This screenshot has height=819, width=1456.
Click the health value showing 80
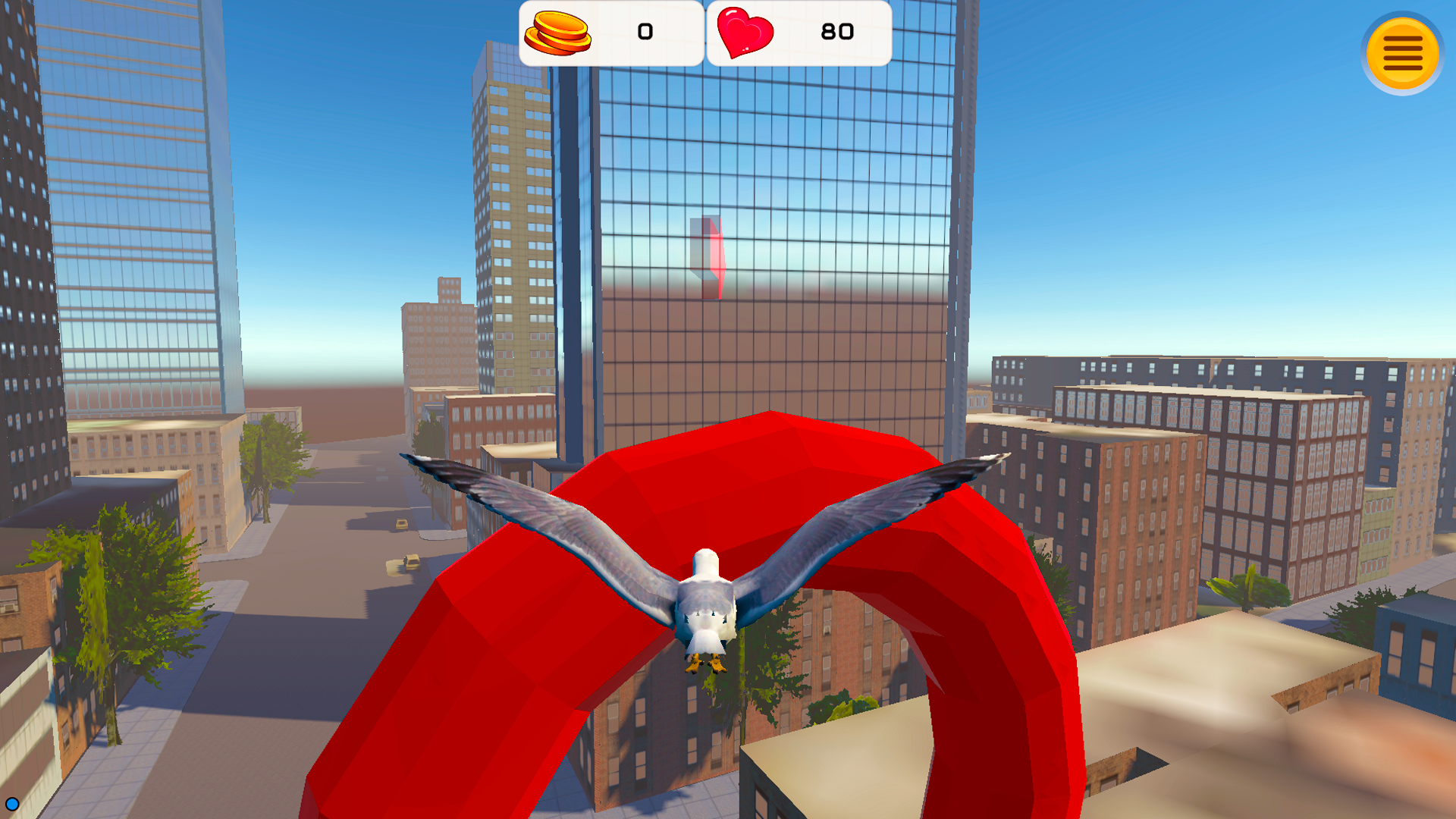[838, 33]
